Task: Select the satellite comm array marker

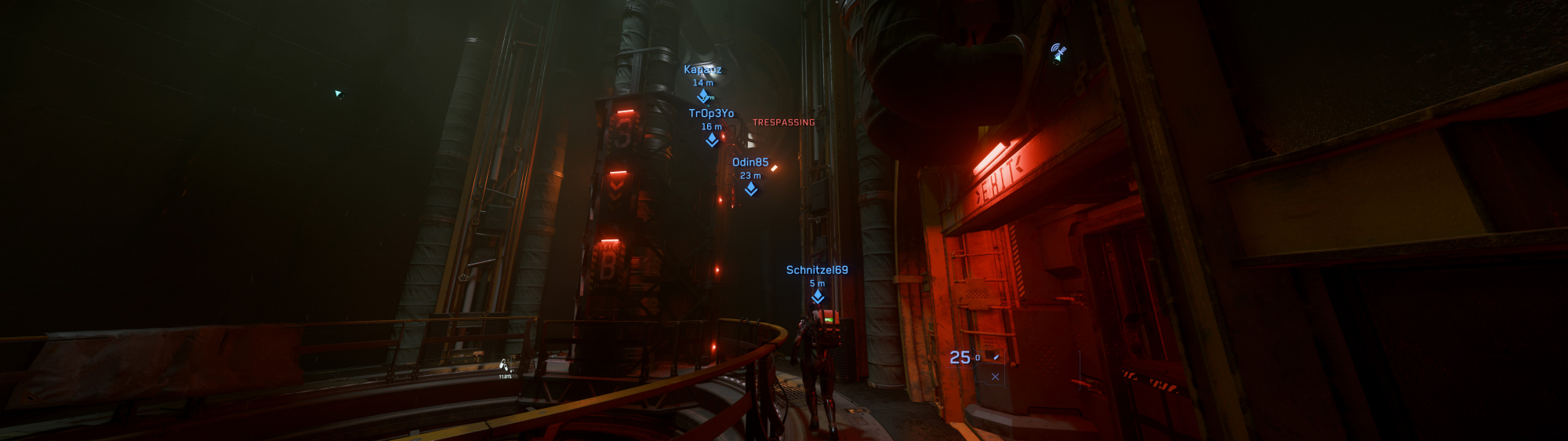Action: click(1058, 52)
